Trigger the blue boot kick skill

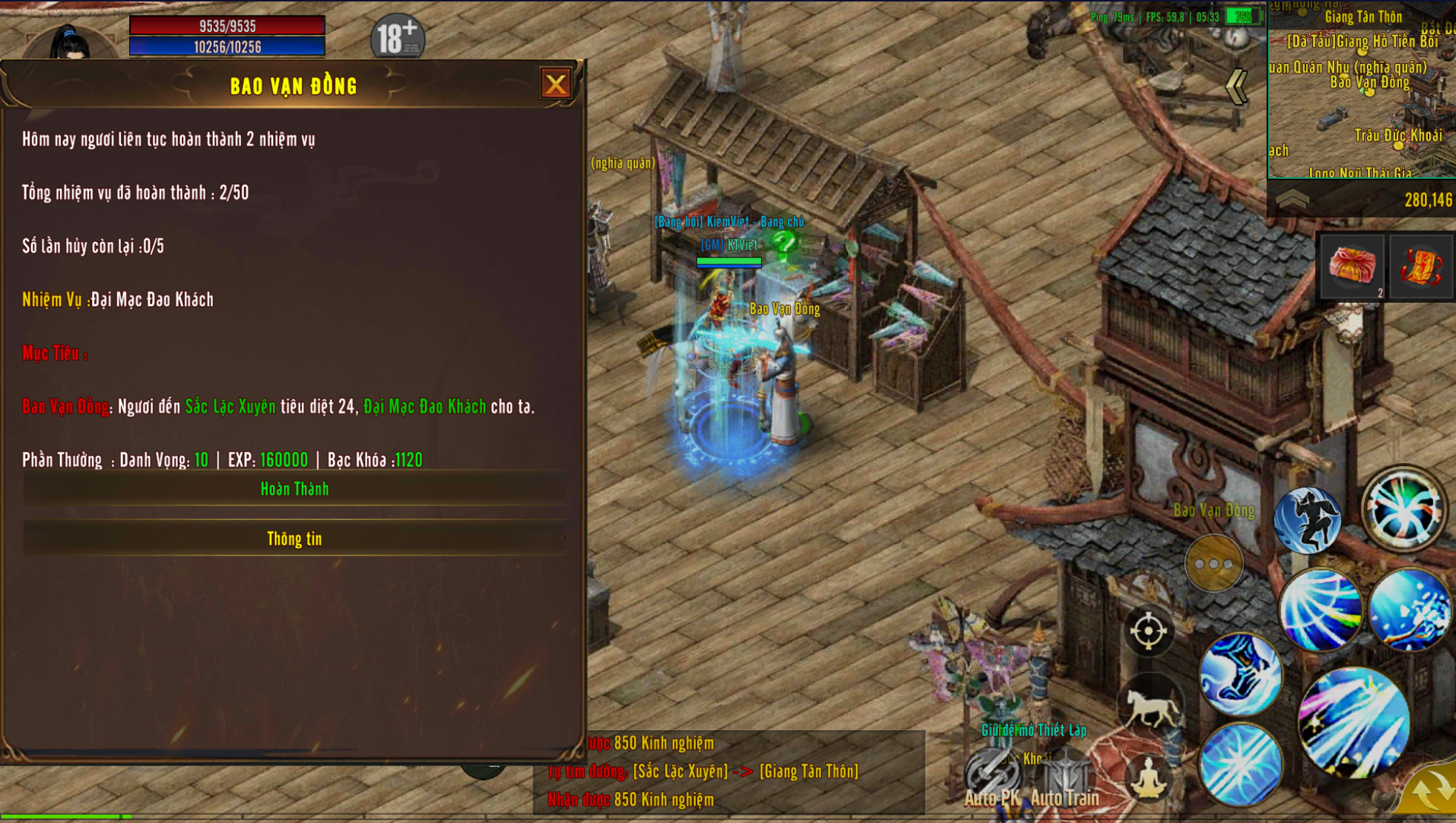click(1240, 674)
